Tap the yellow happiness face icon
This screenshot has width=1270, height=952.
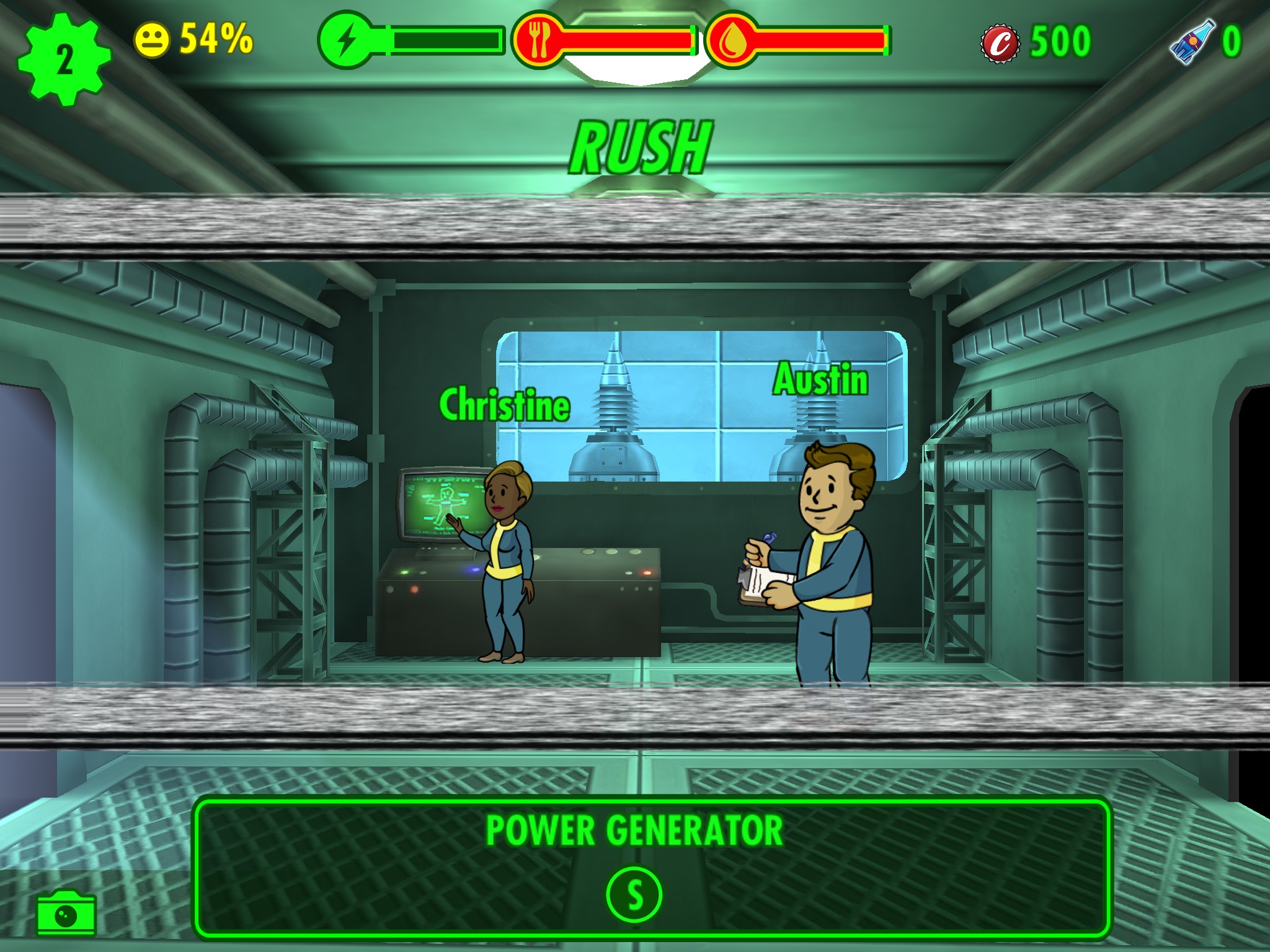152,41
